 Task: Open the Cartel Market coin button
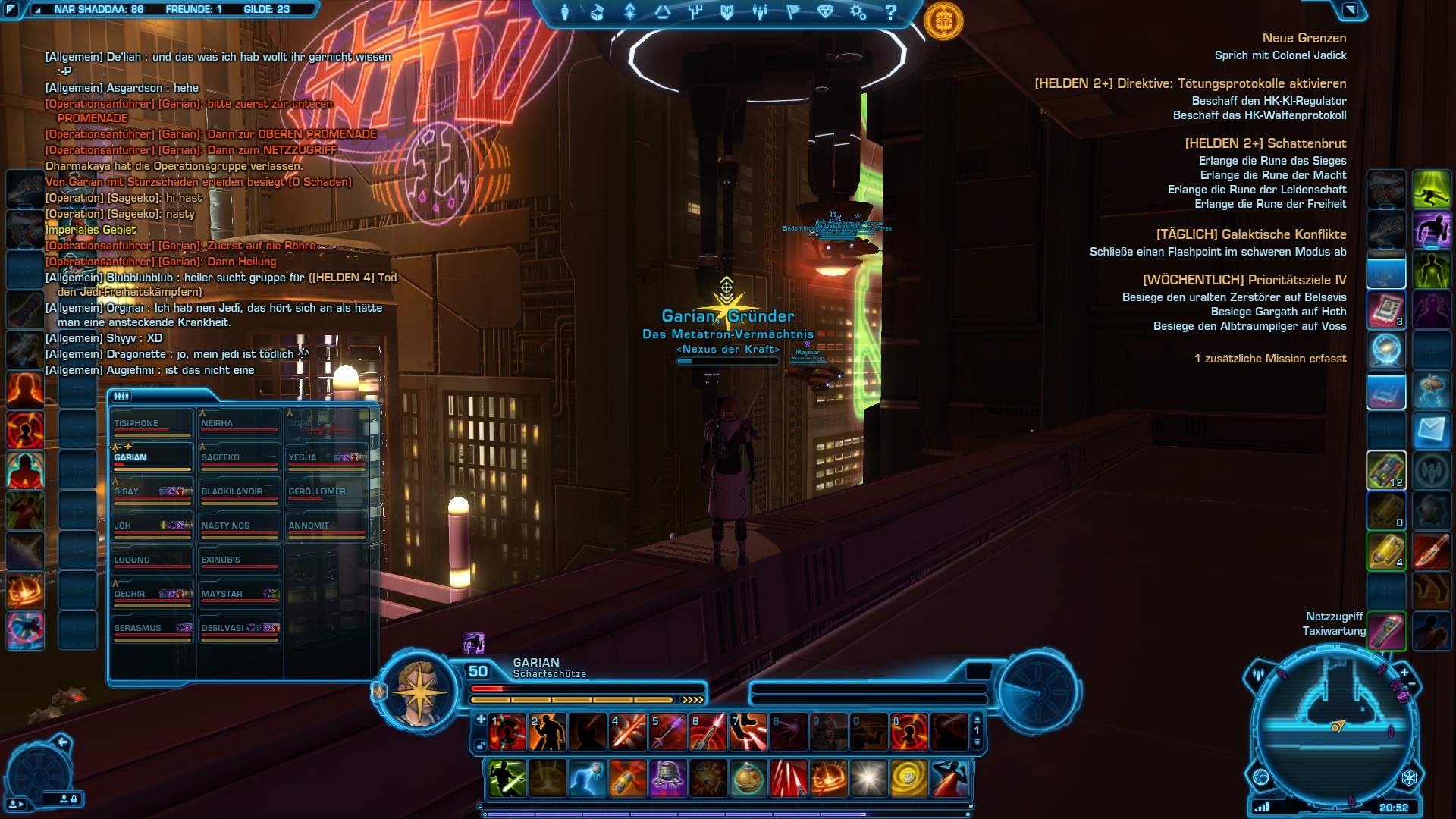coord(943,21)
